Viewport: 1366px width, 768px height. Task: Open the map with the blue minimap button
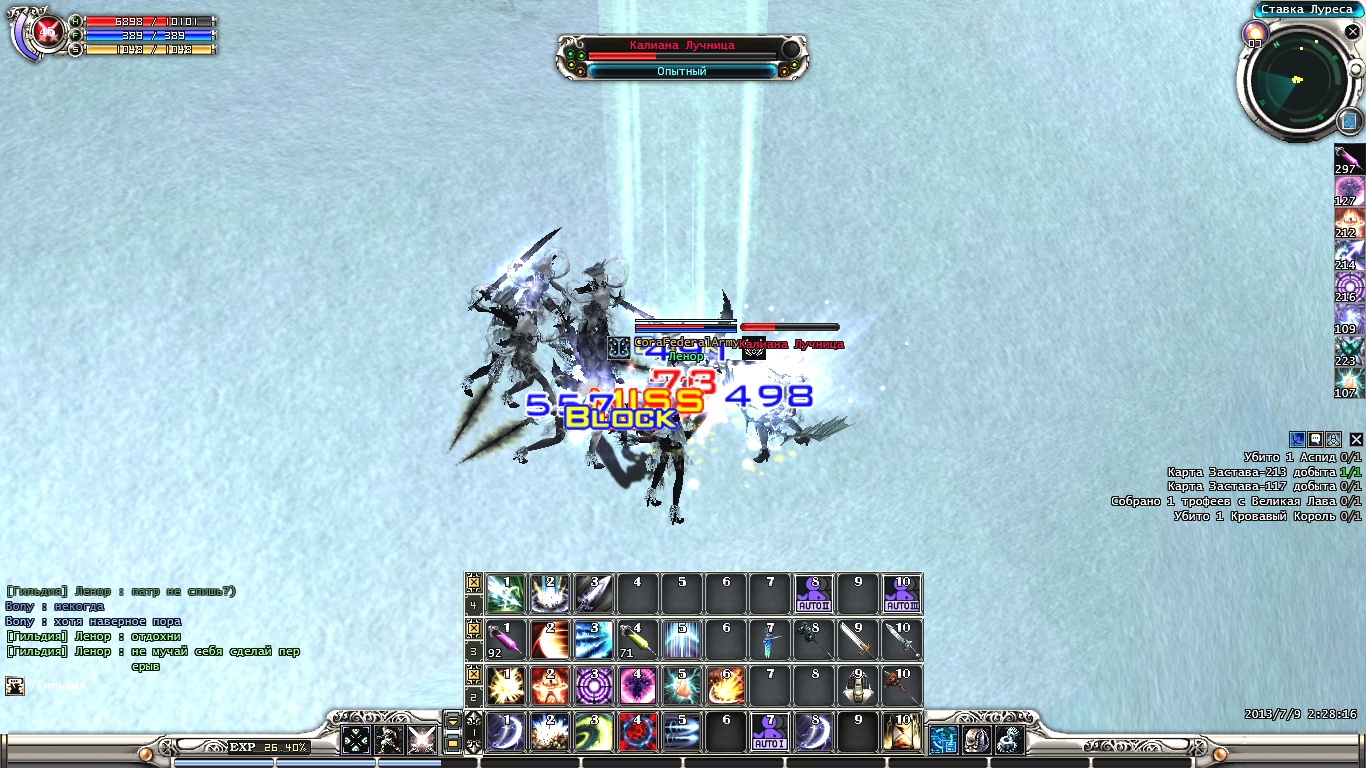point(1349,122)
